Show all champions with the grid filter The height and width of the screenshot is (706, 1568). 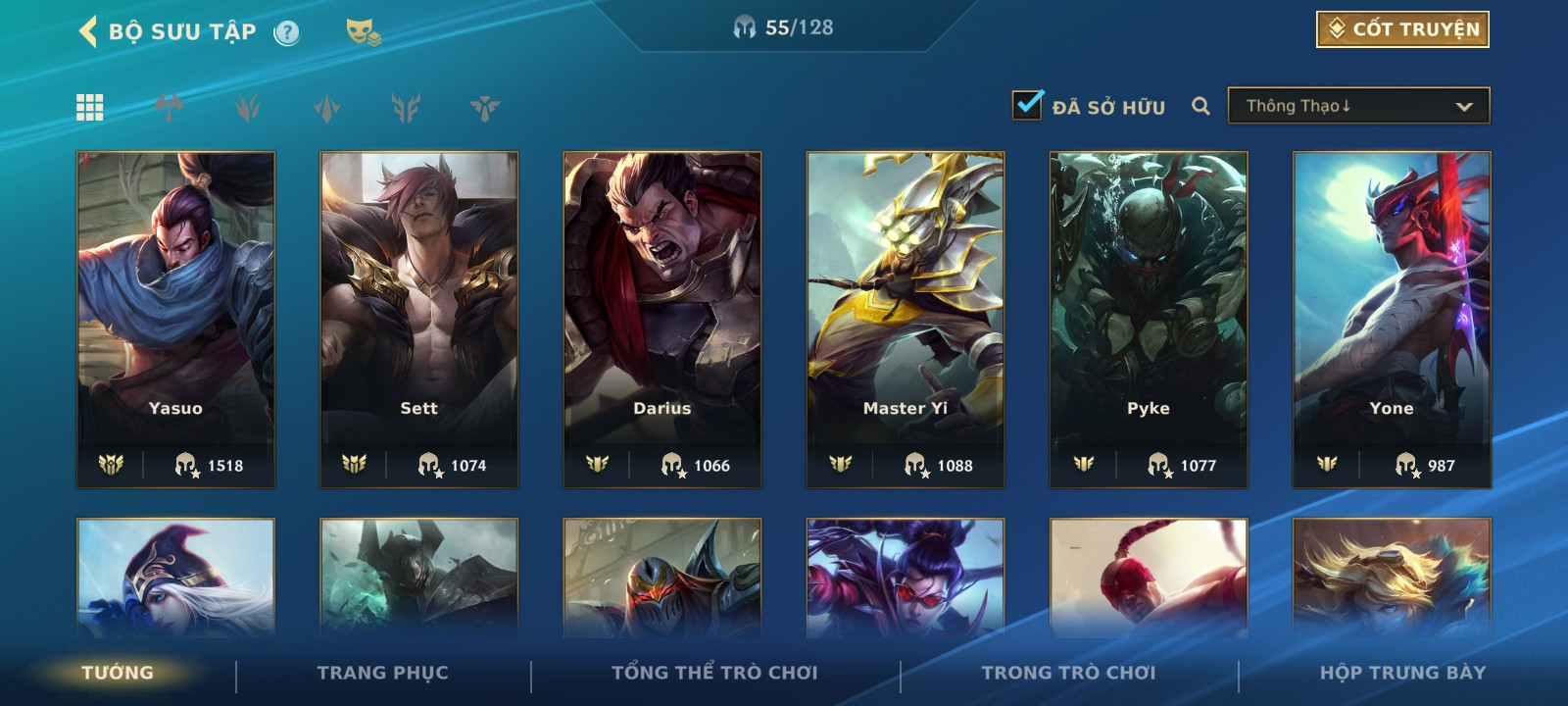(x=90, y=107)
